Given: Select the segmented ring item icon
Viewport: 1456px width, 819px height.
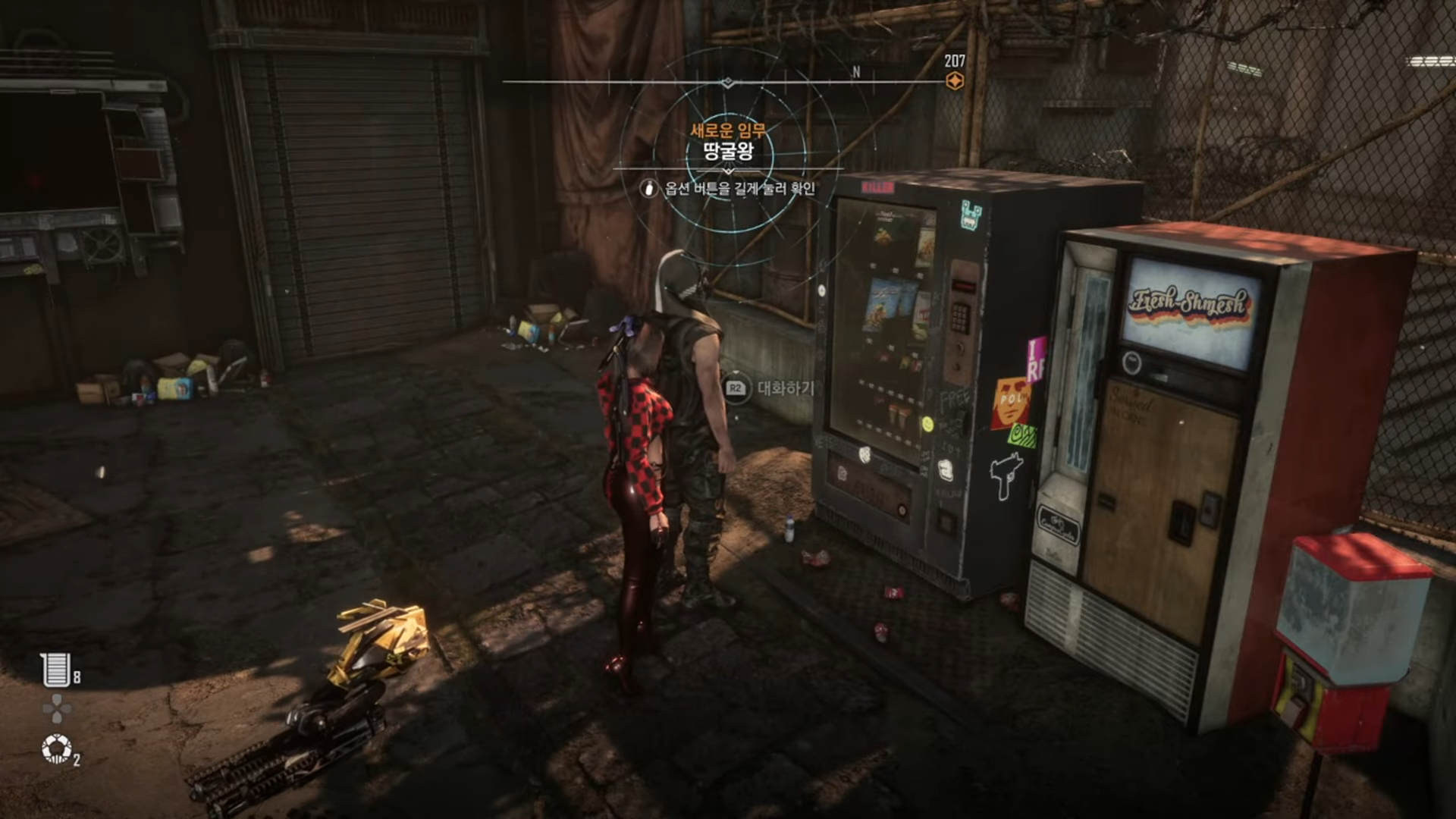Looking at the screenshot, I should pyautogui.click(x=56, y=749).
